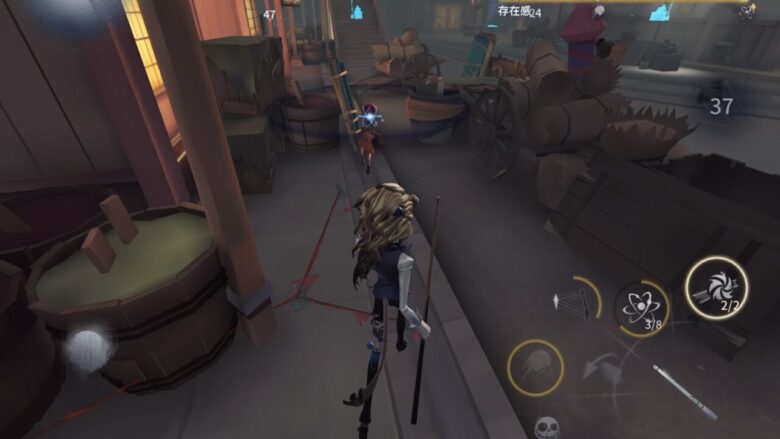Screen dimensions: 780x439
Task: Tap the white joystick orb
Action: 87,349
